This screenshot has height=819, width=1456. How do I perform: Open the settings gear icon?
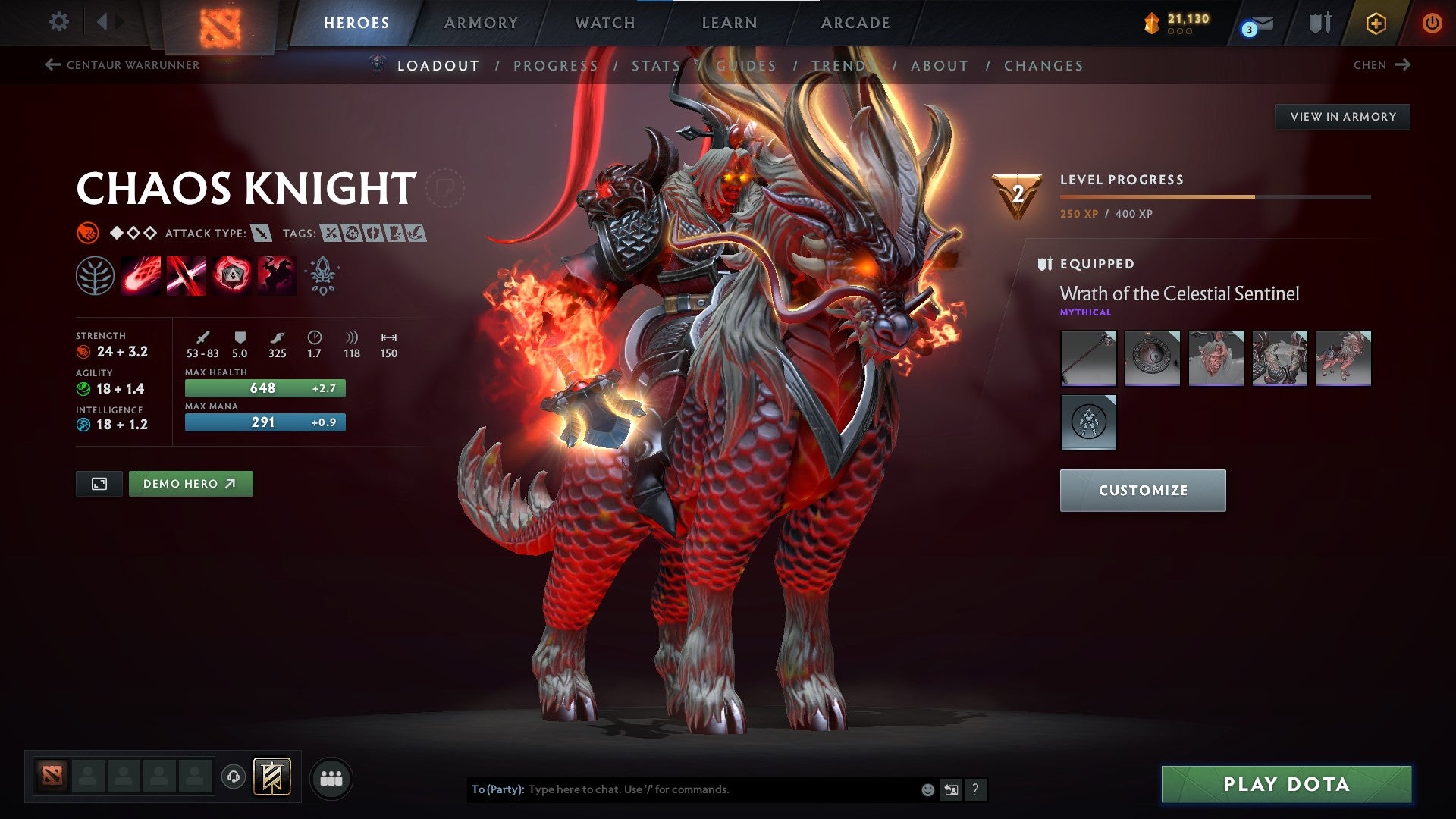point(58,22)
